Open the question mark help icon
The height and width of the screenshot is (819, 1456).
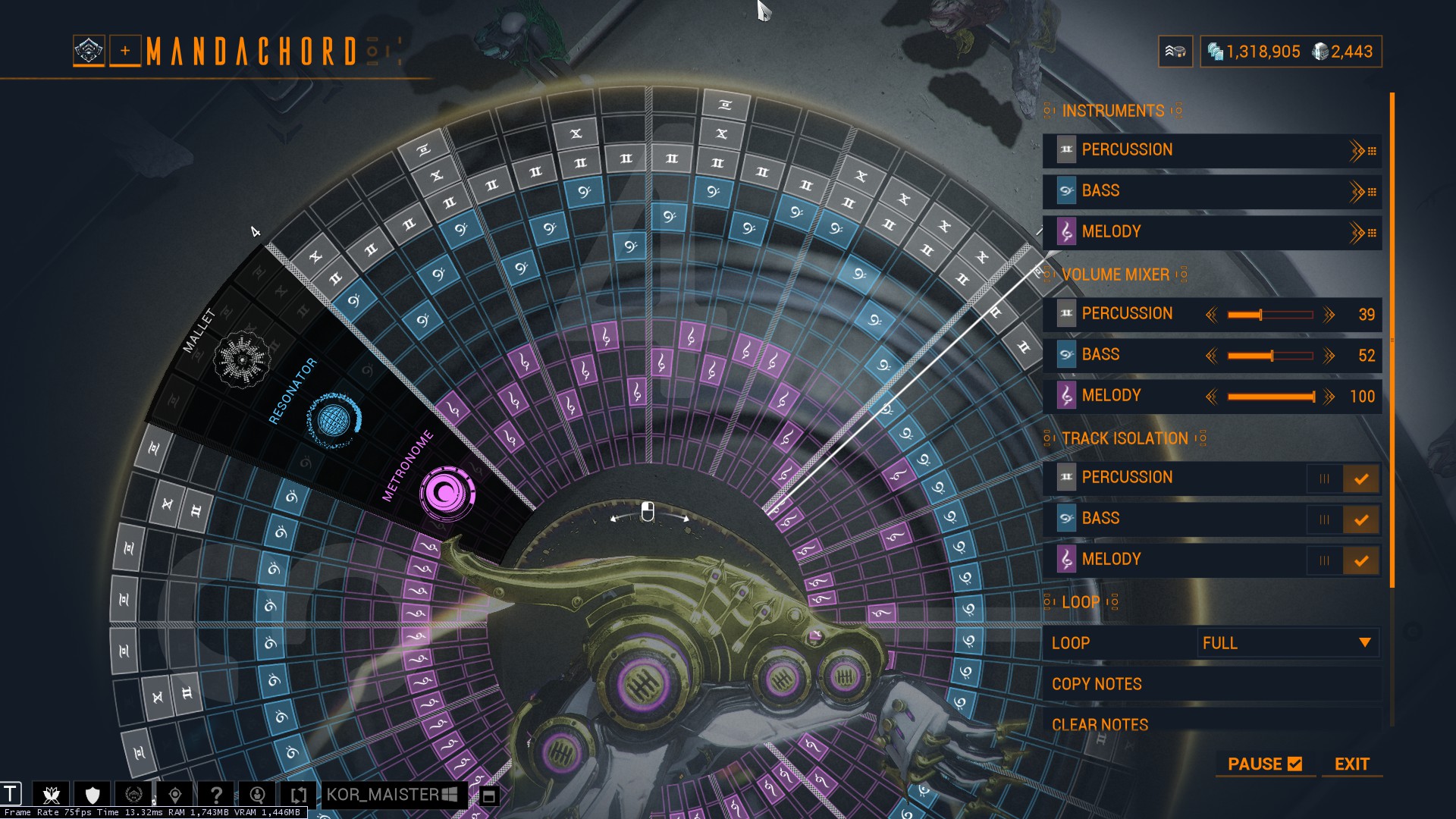(216, 795)
